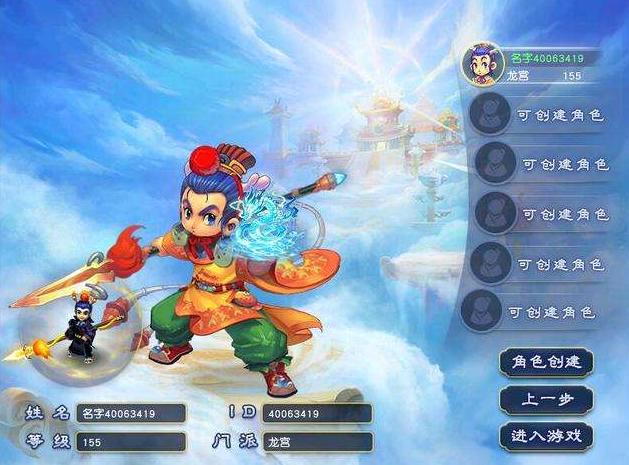Select the 名字40063419 character slot

pyautogui.click(x=533, y=65)
